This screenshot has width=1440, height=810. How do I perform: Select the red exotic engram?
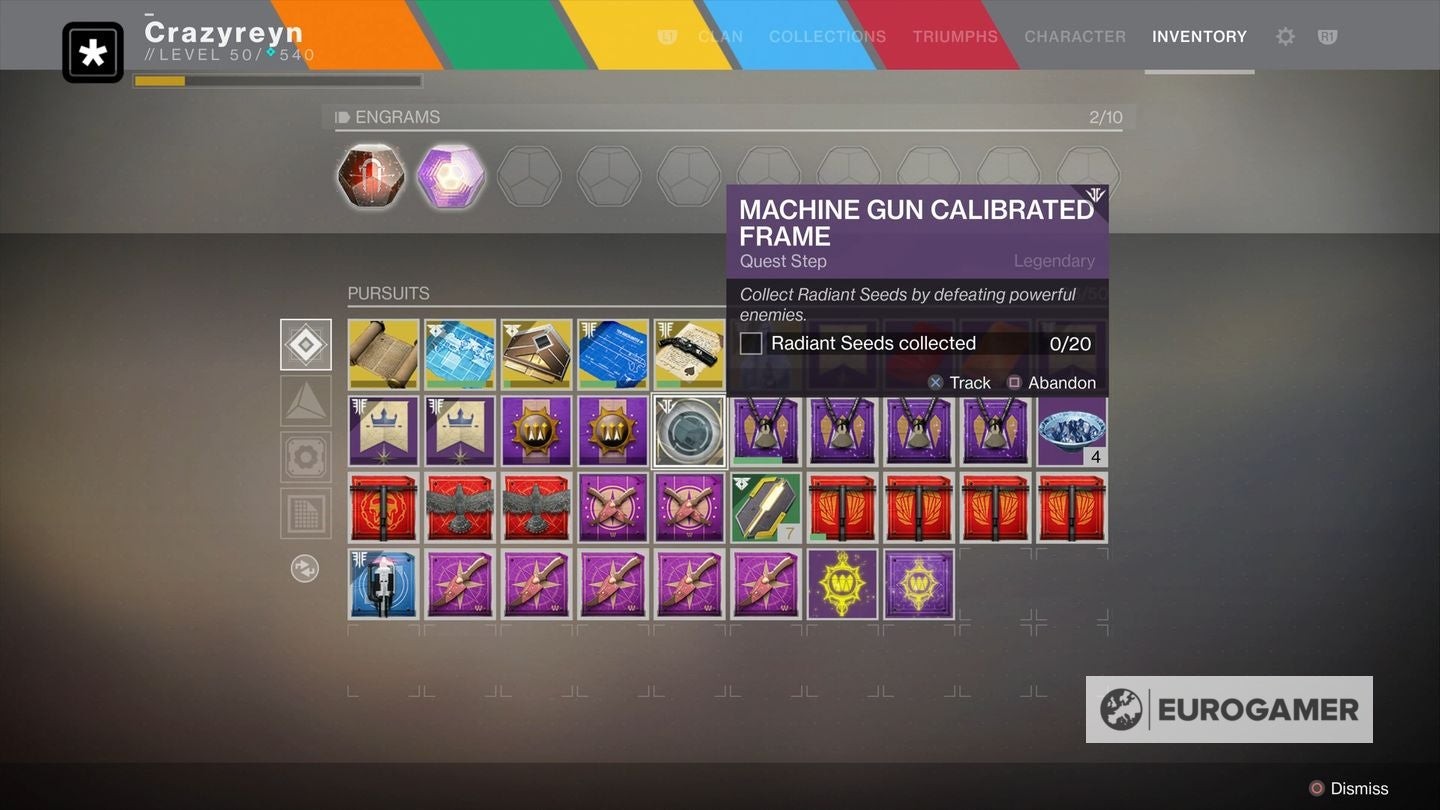pyautogui.click(x=371, y=176)
